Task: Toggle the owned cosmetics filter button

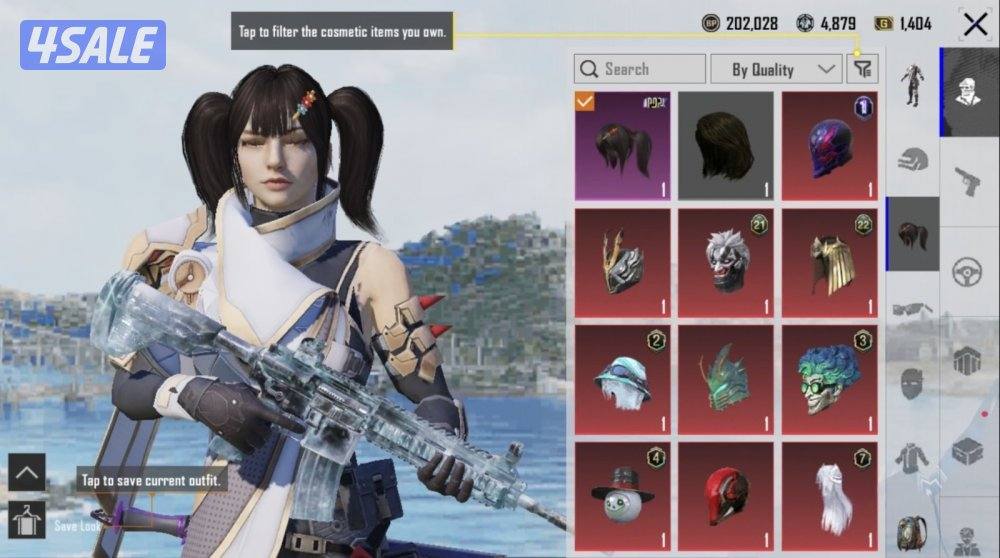Action: [862, 69]
